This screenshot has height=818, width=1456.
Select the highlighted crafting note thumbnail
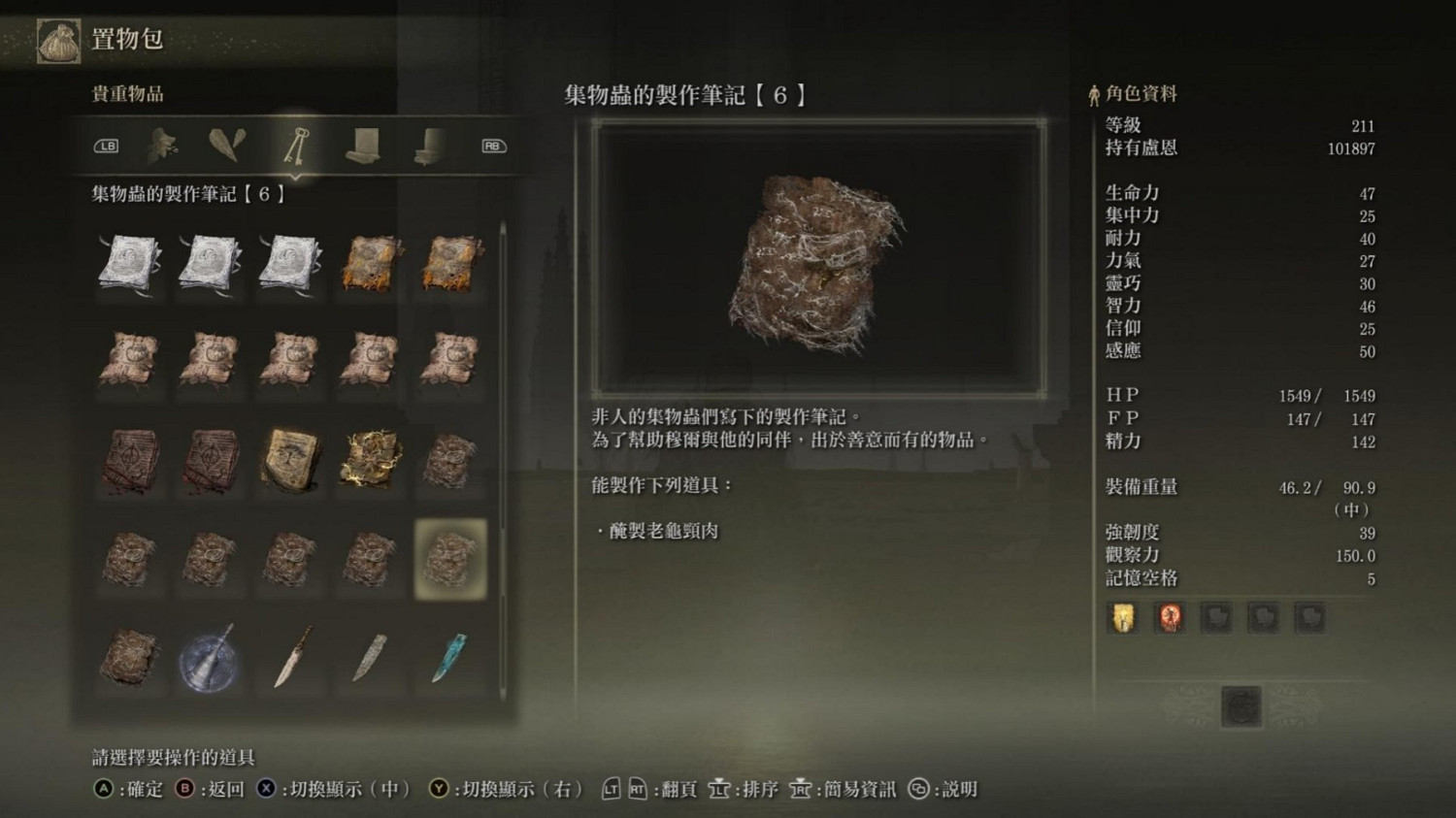click(x=449, y=559)
